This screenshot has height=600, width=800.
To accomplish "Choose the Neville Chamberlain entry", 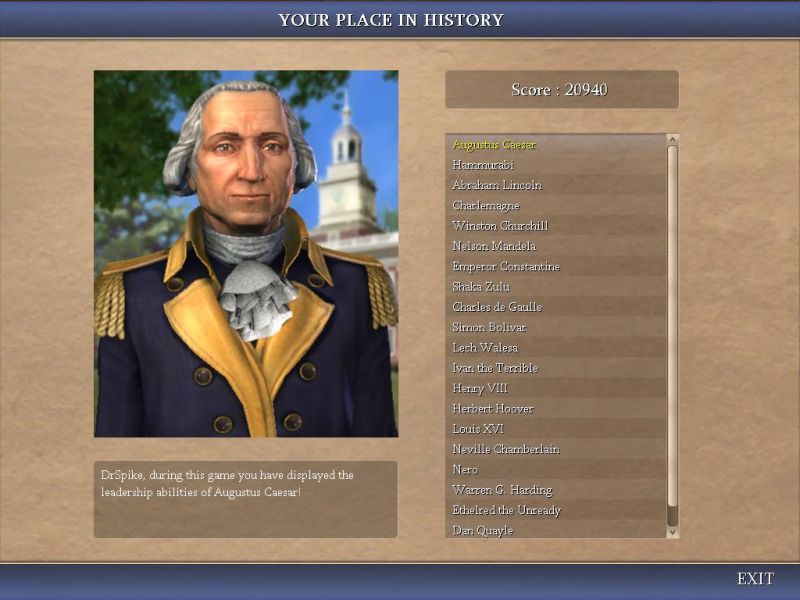I will click(506, 449).
